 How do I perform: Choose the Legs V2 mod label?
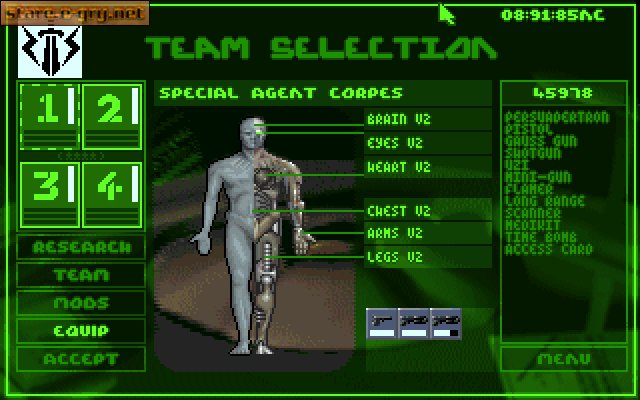[x=395, y=257]
